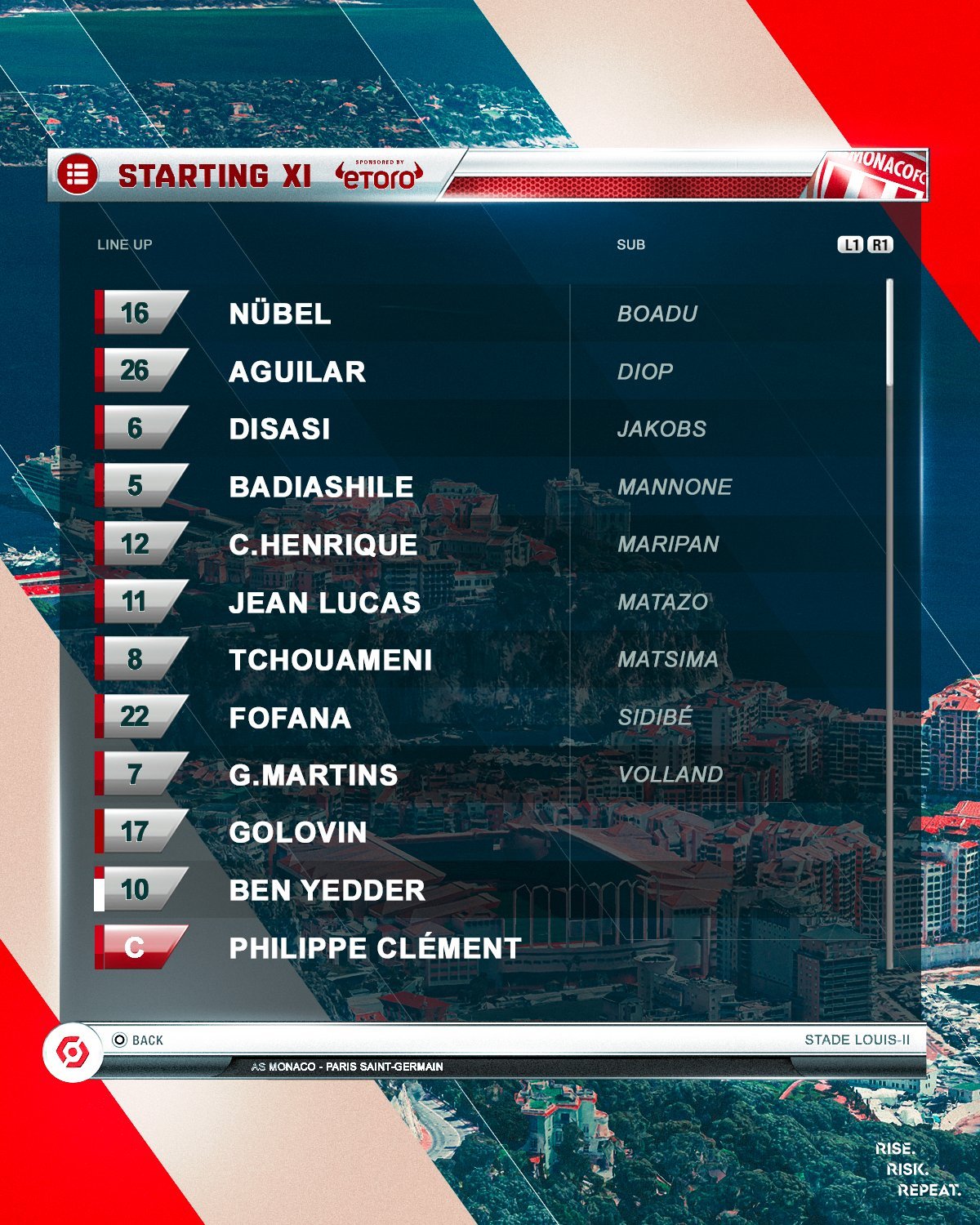980x1225 pixels.
Task: Select substitute Volland from the bench
Action: (670, 774)
